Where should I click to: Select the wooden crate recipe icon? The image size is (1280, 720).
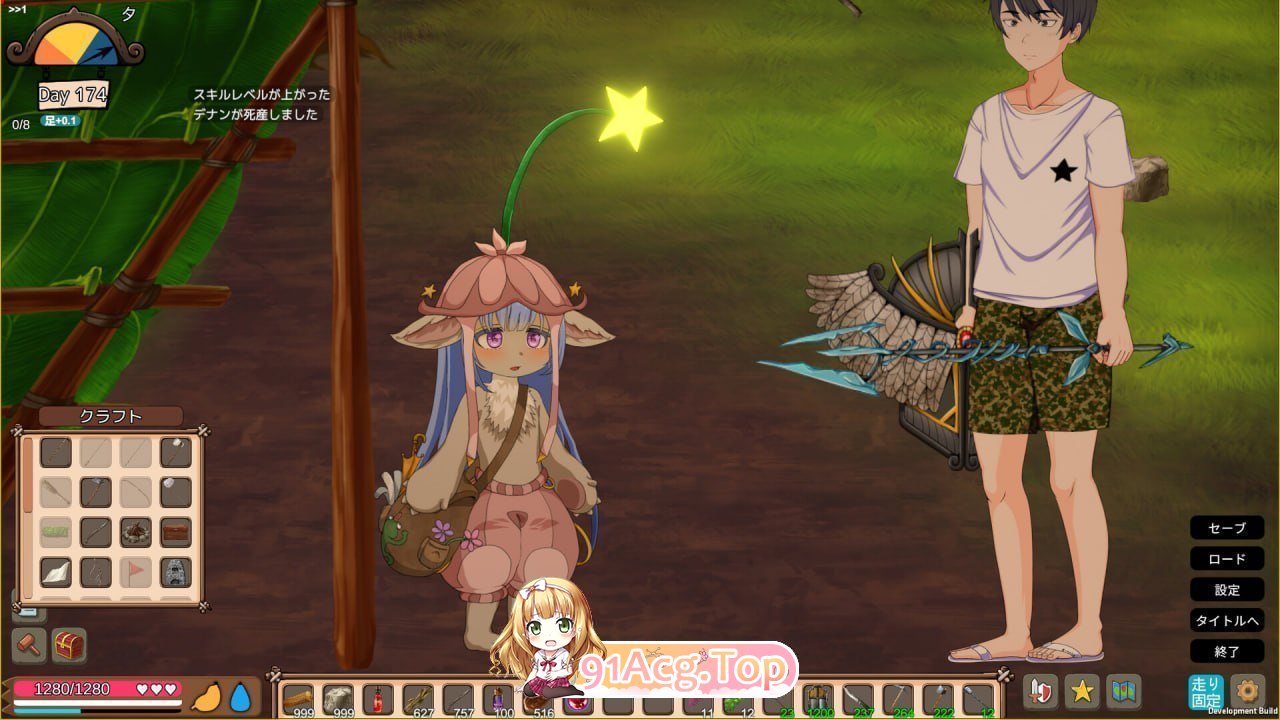click(177, 532)
